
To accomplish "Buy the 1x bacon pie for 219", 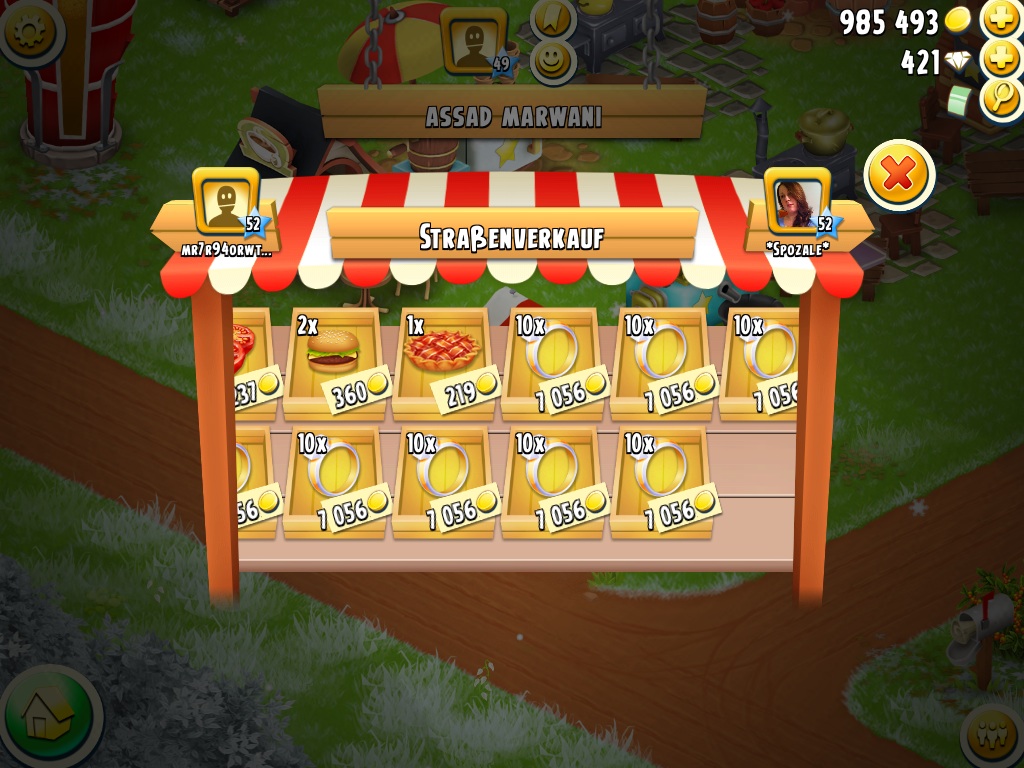I will coord(443,362).
